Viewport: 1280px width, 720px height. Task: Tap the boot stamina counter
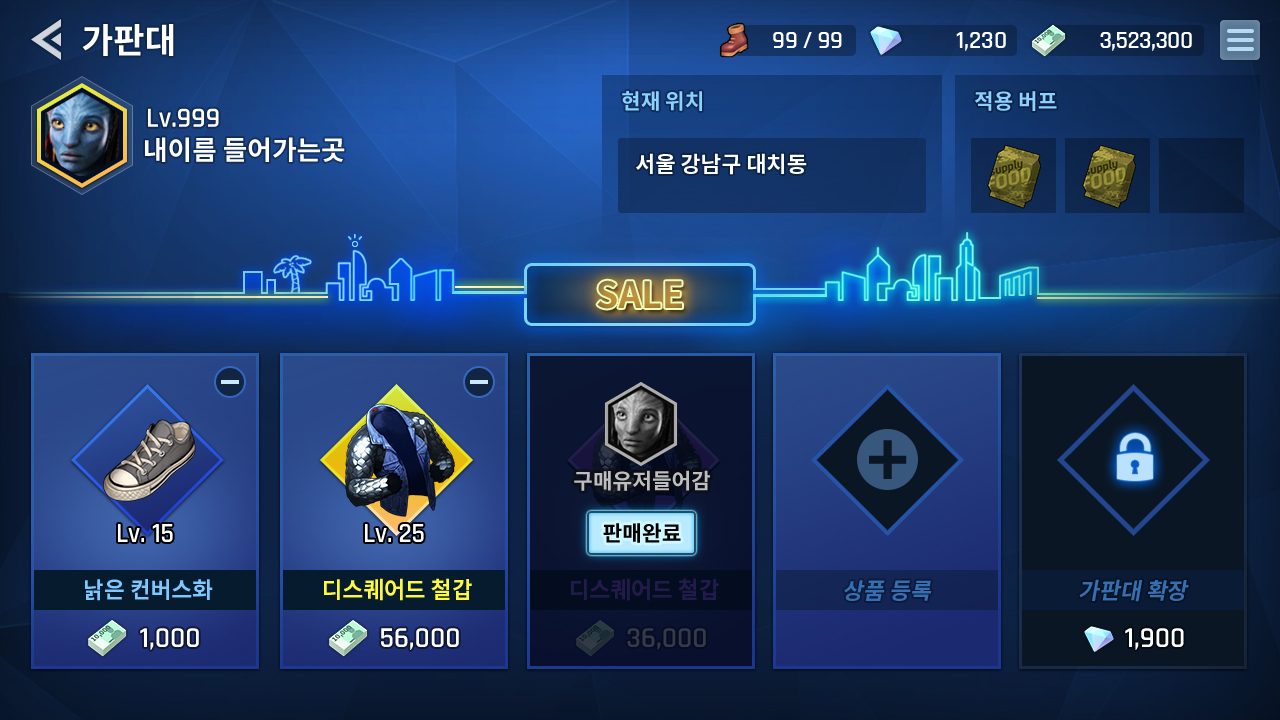coord(788,40)
